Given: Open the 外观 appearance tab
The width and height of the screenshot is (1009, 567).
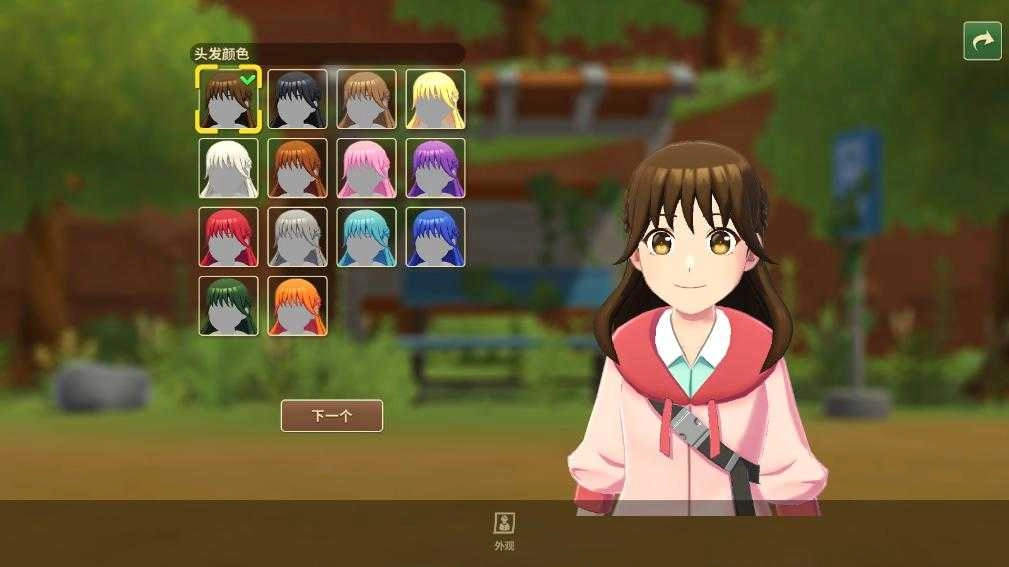Looking at the screenshot, I should tap(504, 530).
